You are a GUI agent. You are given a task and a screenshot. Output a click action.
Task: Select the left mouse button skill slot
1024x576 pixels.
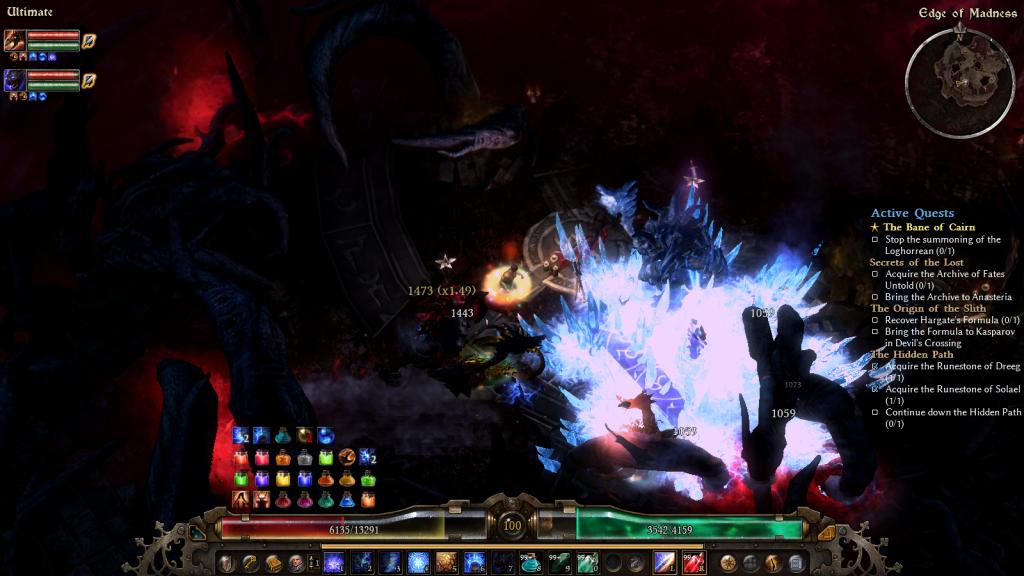pos(665,563)
